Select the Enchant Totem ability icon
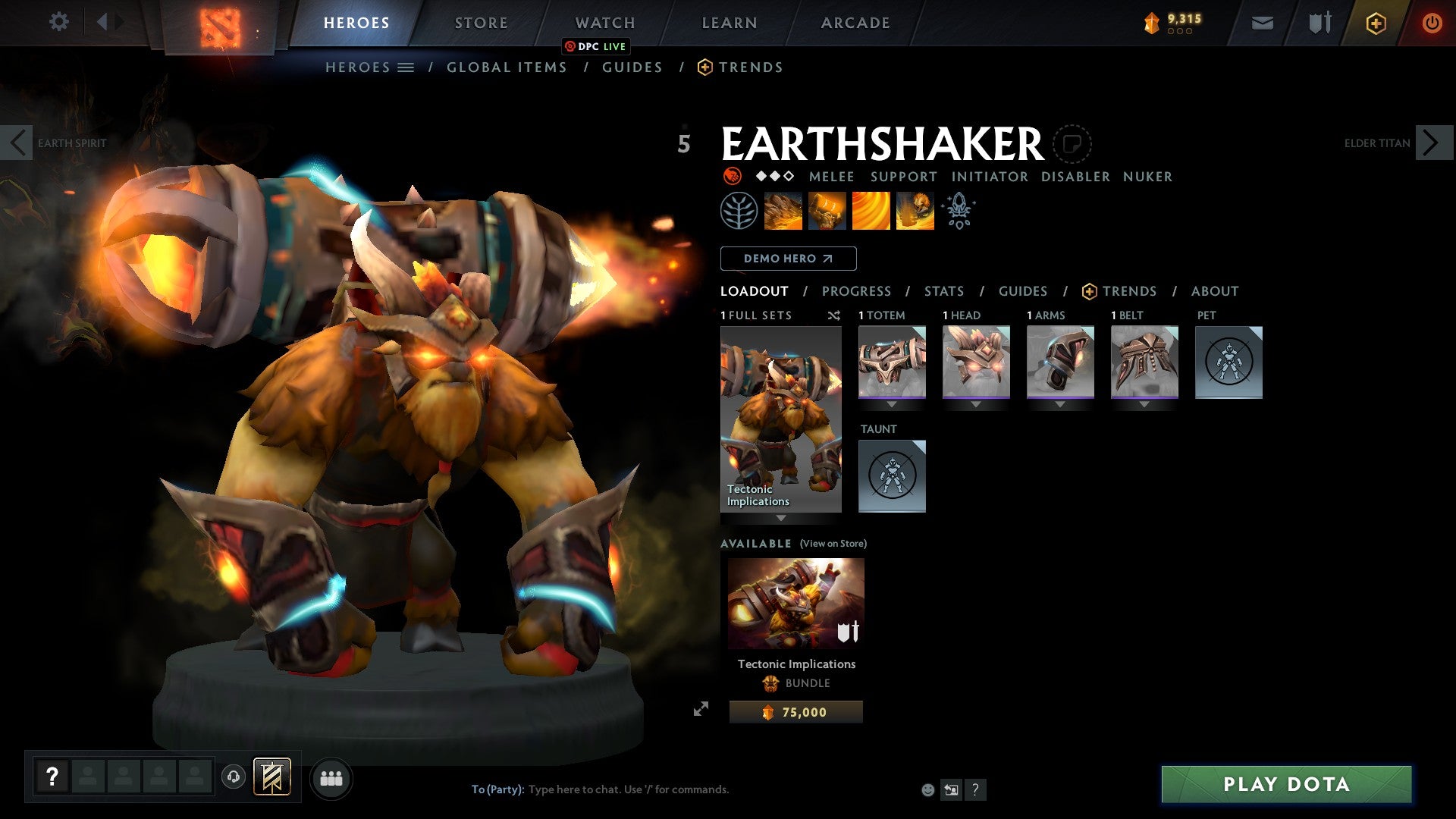This screenshot has width=1456, height=819. click(827, 211)
